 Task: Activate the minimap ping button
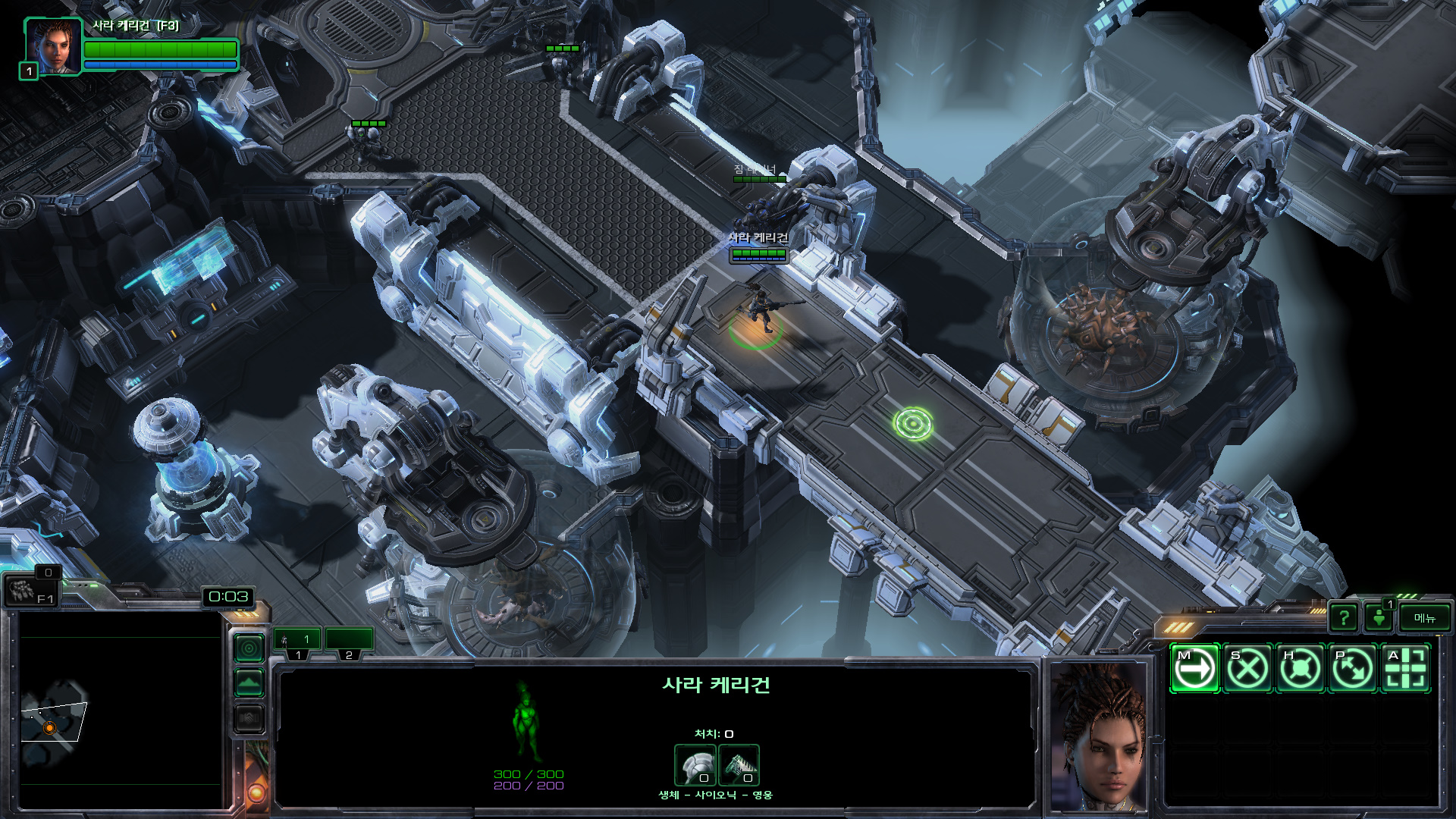(x=249, y=648)
